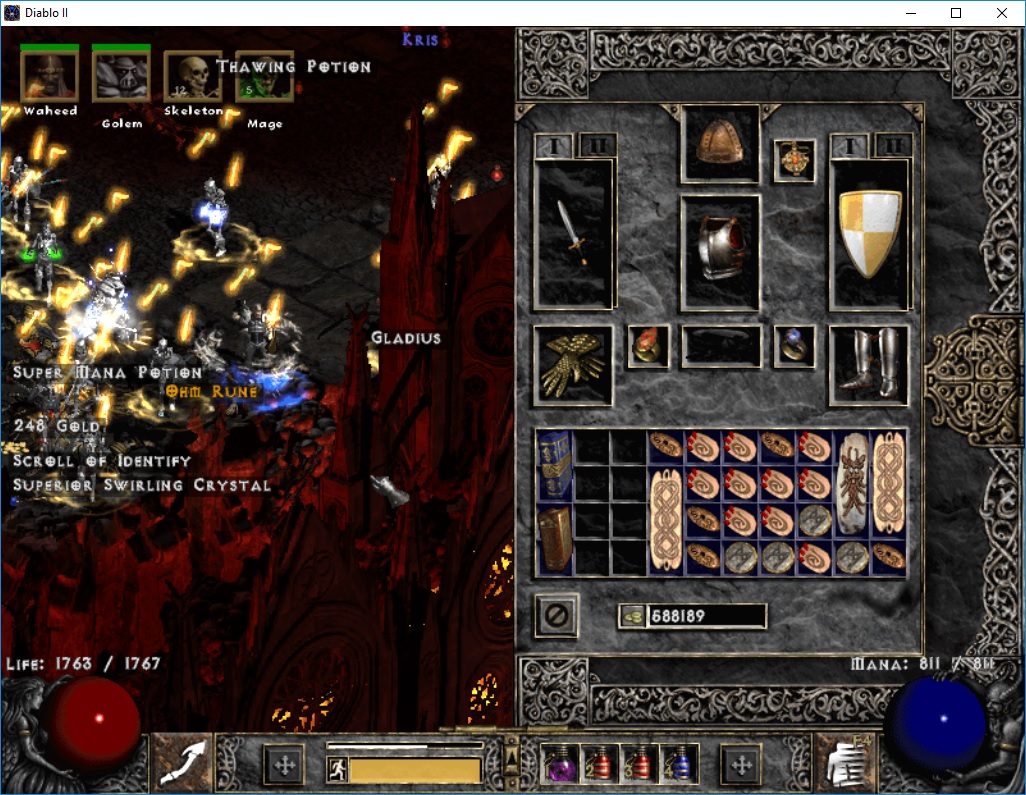Click the equipped amulet
The height and width of the screenshot is (795, 1026).
pos(795,161)
